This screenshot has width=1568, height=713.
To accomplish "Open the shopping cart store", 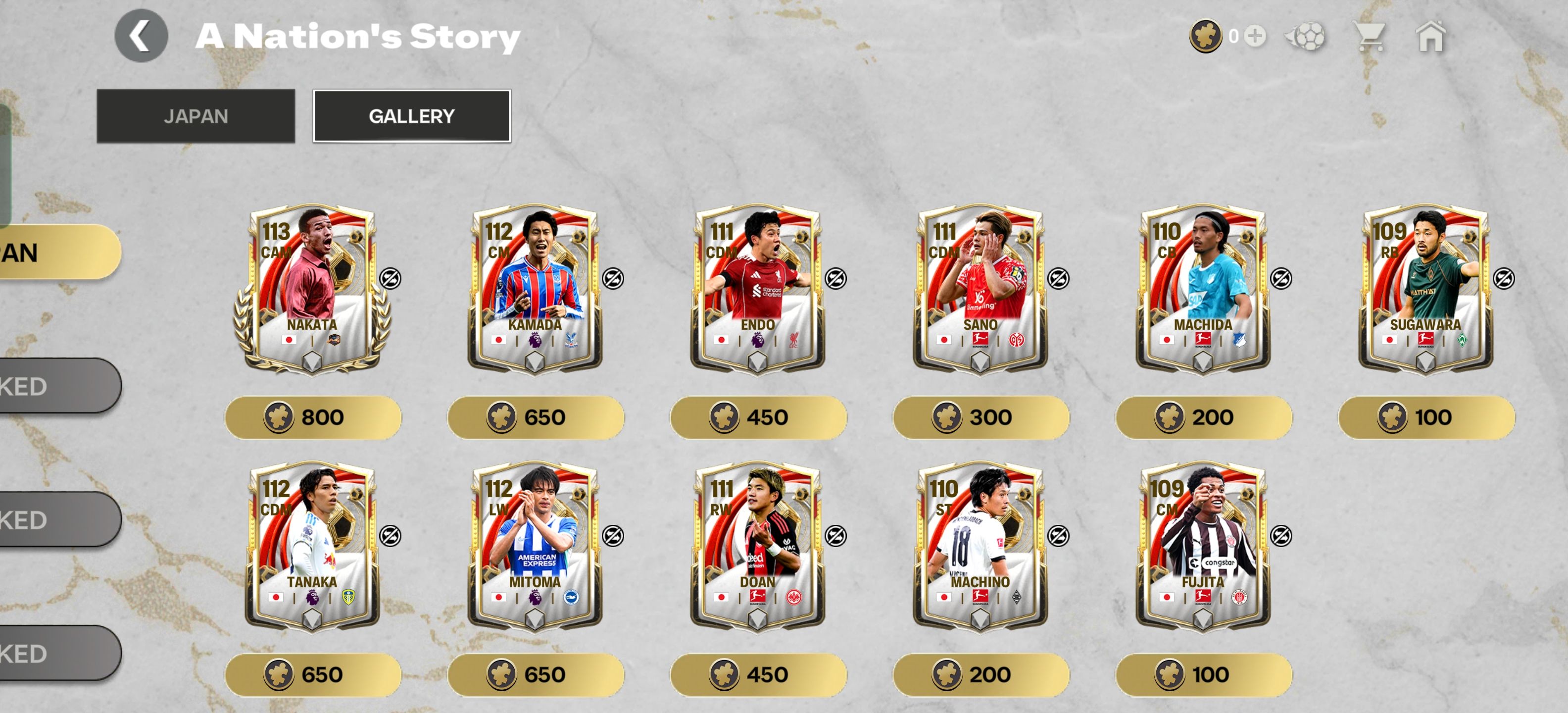I will (1369, 36).
